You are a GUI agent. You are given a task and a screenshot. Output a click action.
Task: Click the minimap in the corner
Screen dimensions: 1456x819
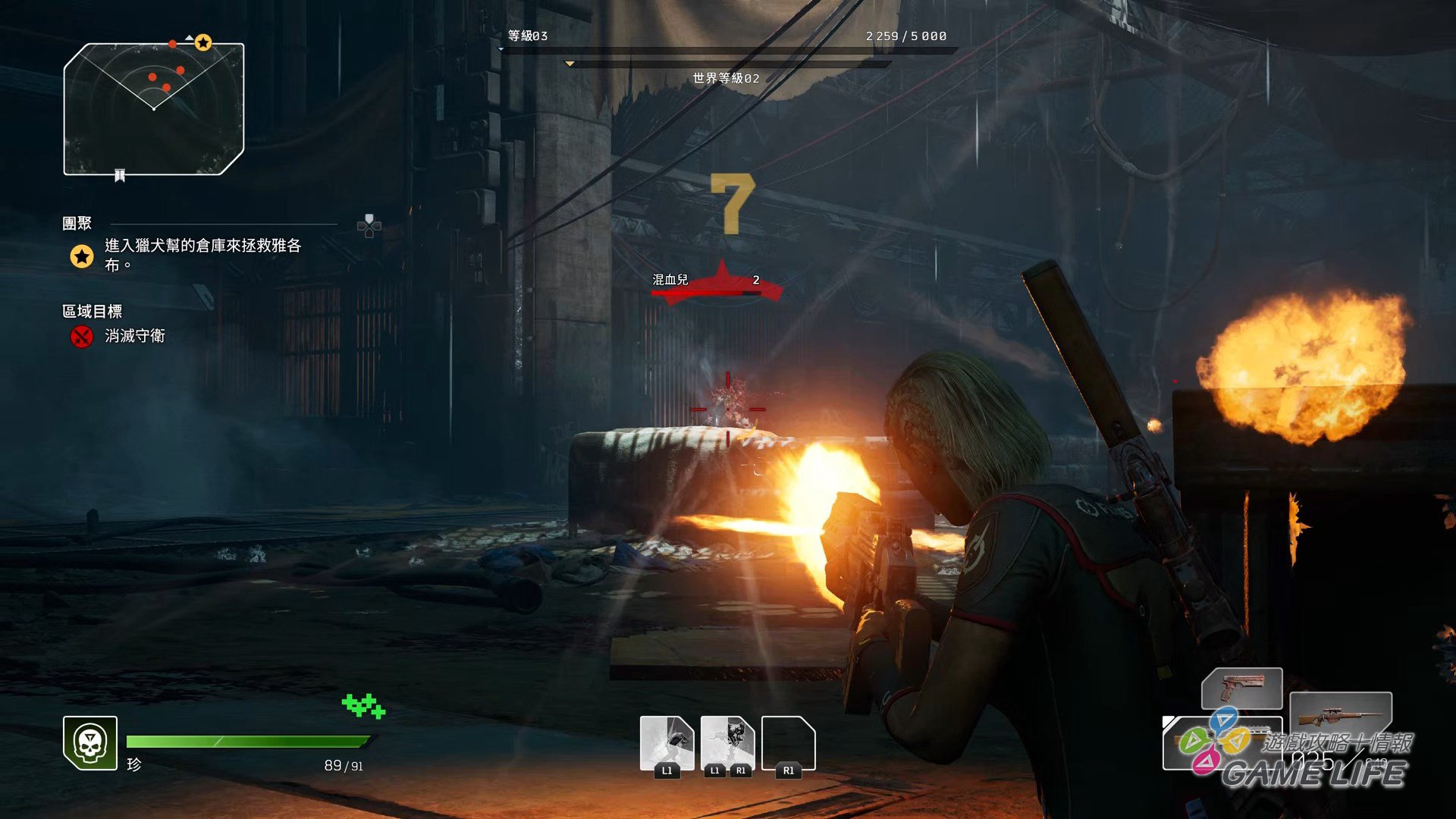click(154, 109)
